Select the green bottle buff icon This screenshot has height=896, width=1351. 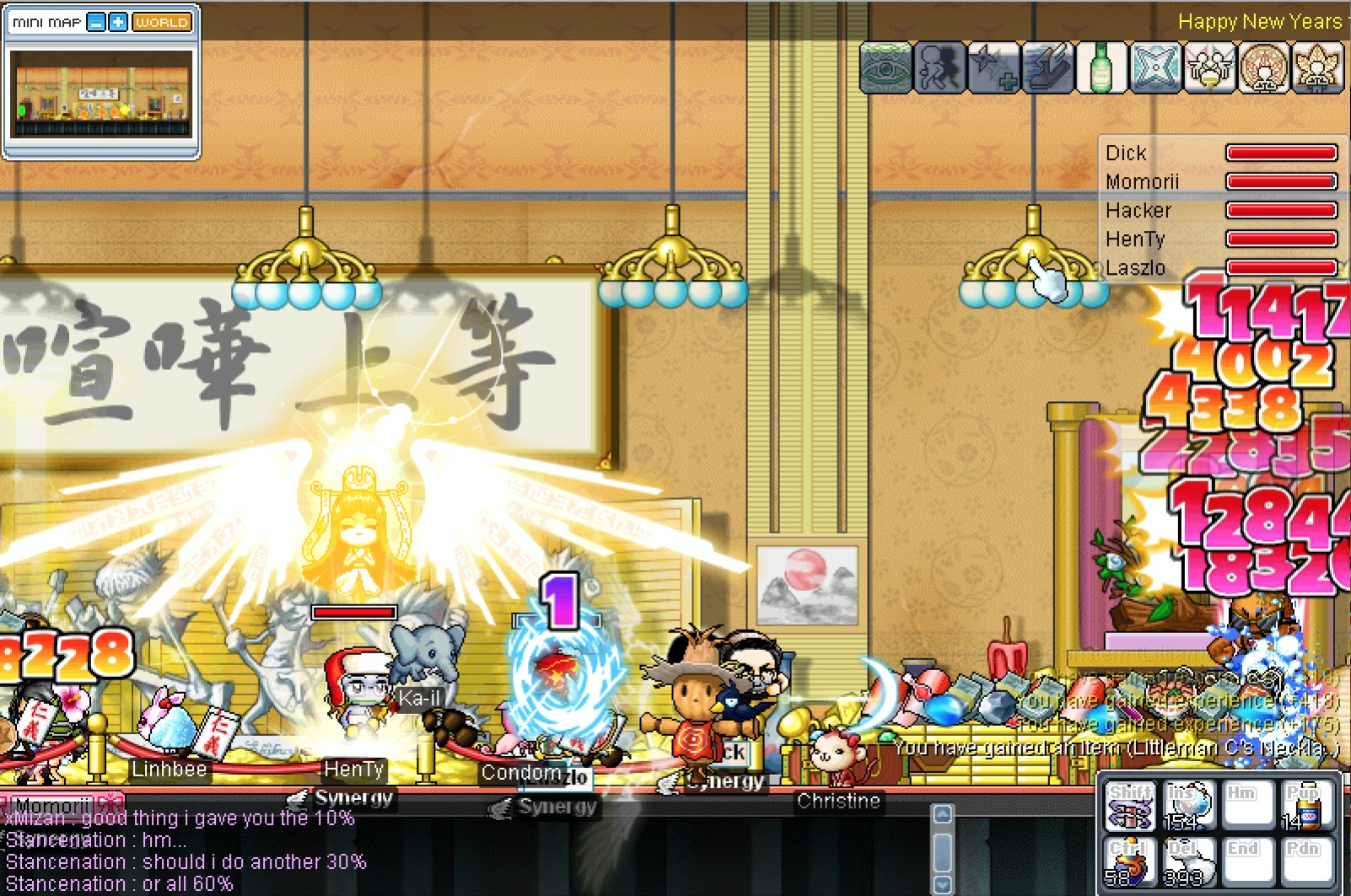coord(1101,67)
